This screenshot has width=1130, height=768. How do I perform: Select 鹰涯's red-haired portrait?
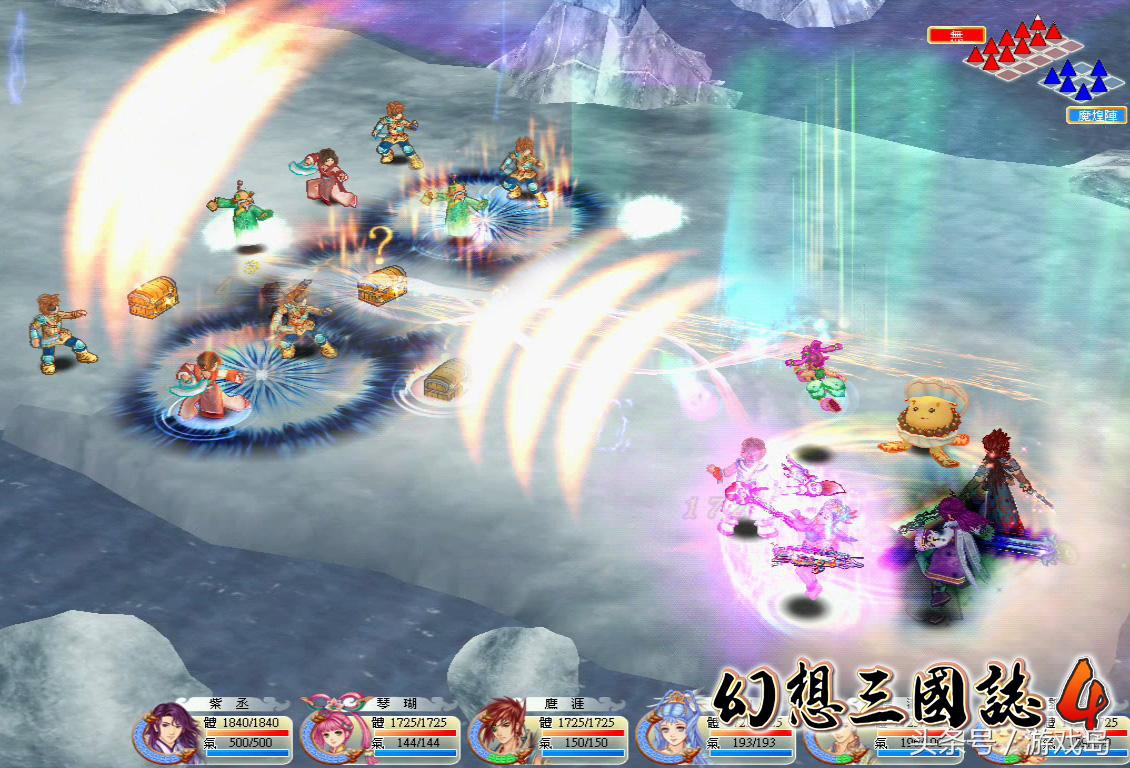click(x=499, y=733)
